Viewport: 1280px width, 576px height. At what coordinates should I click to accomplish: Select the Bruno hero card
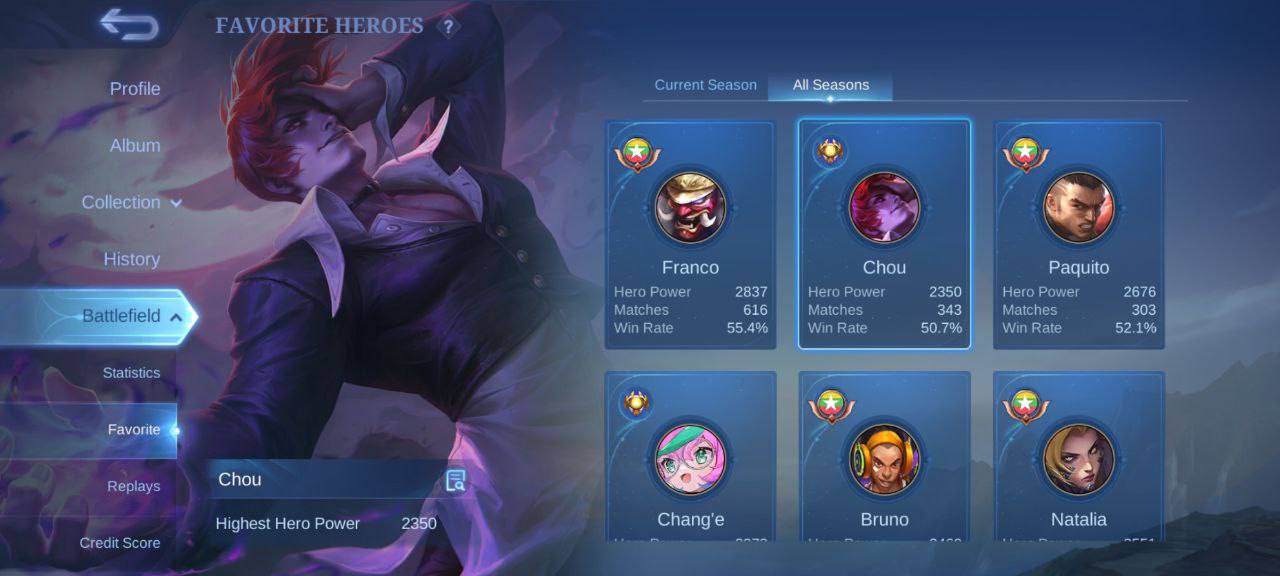(884, 460)
